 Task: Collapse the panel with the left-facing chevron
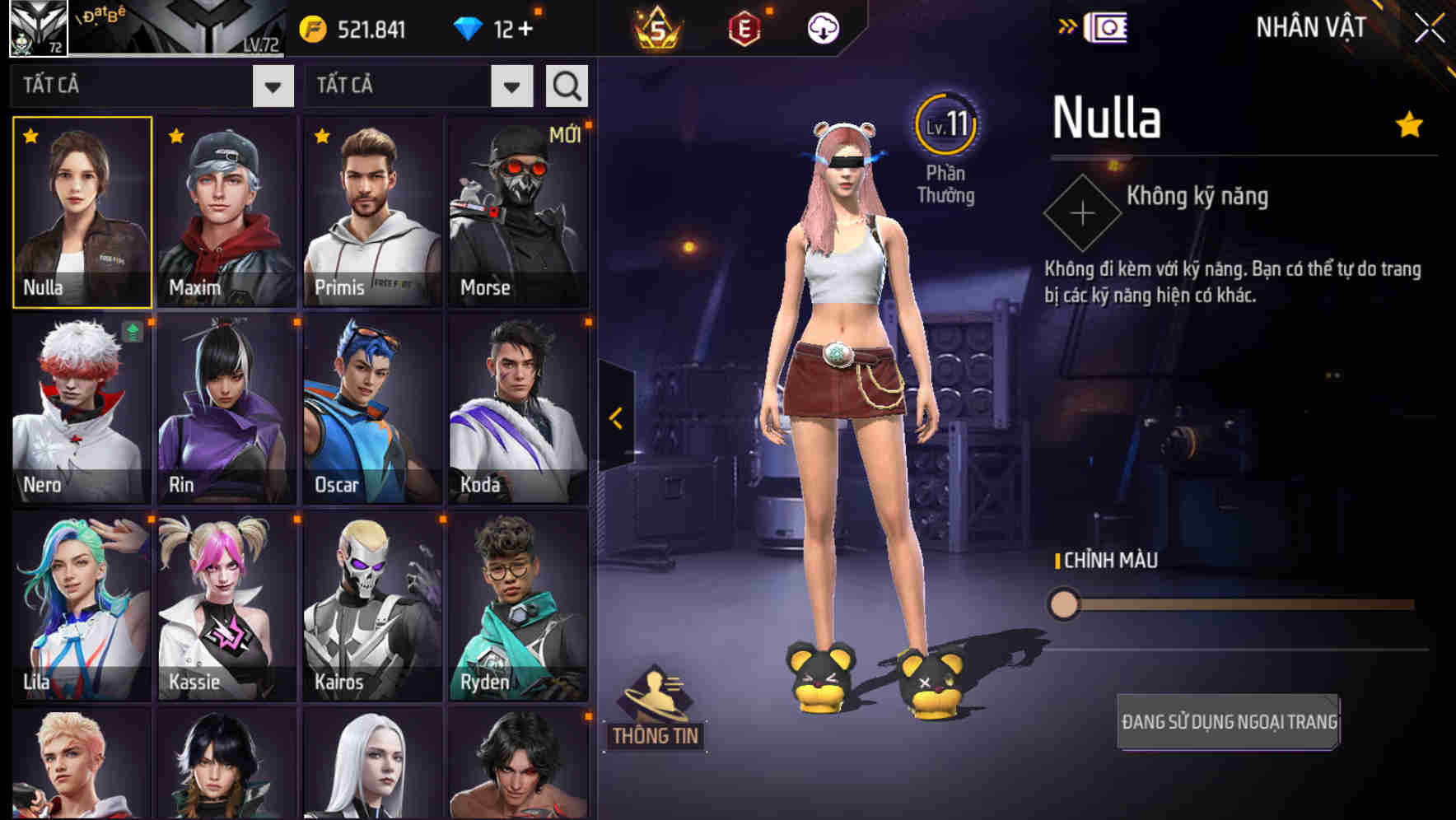pos(614,418)
